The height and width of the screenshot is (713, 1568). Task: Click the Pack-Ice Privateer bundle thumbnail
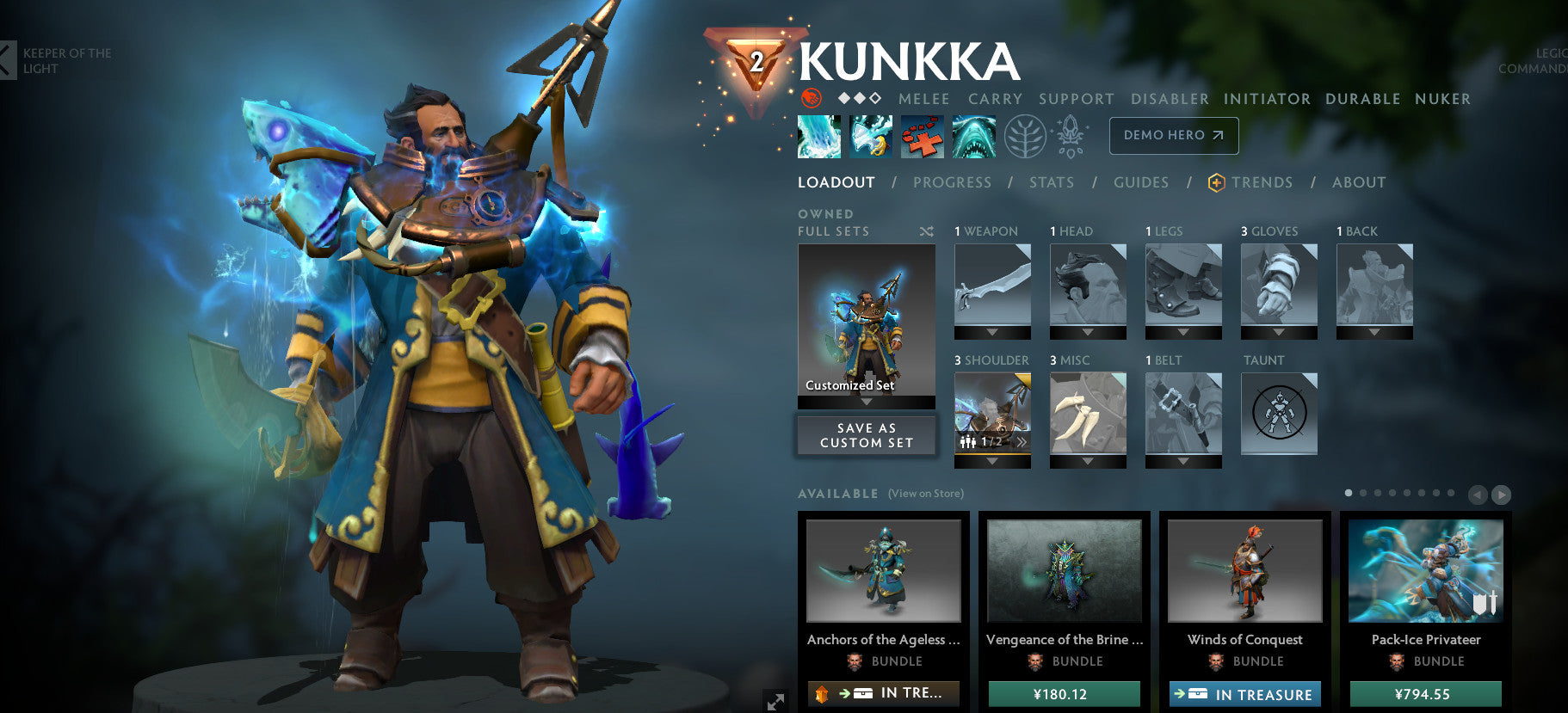coord(1426,570)
